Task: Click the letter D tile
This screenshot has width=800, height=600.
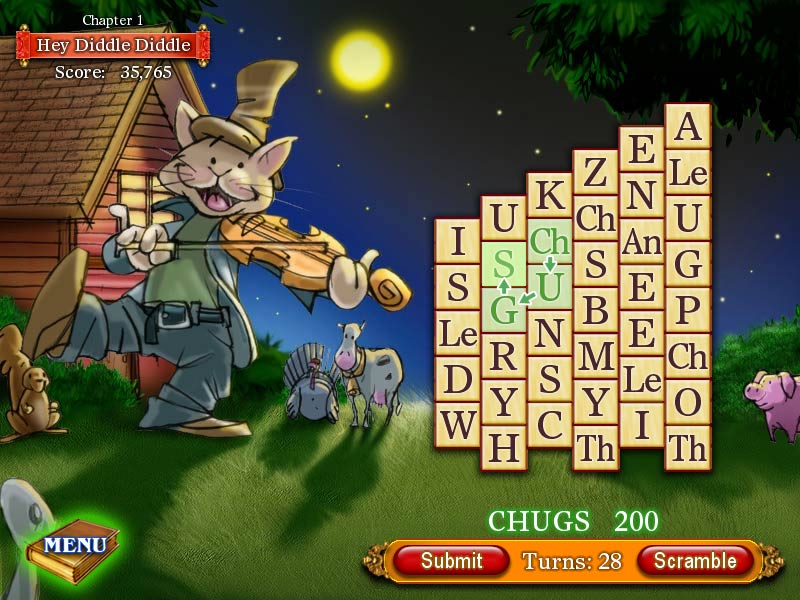Action: pos(458,380)
